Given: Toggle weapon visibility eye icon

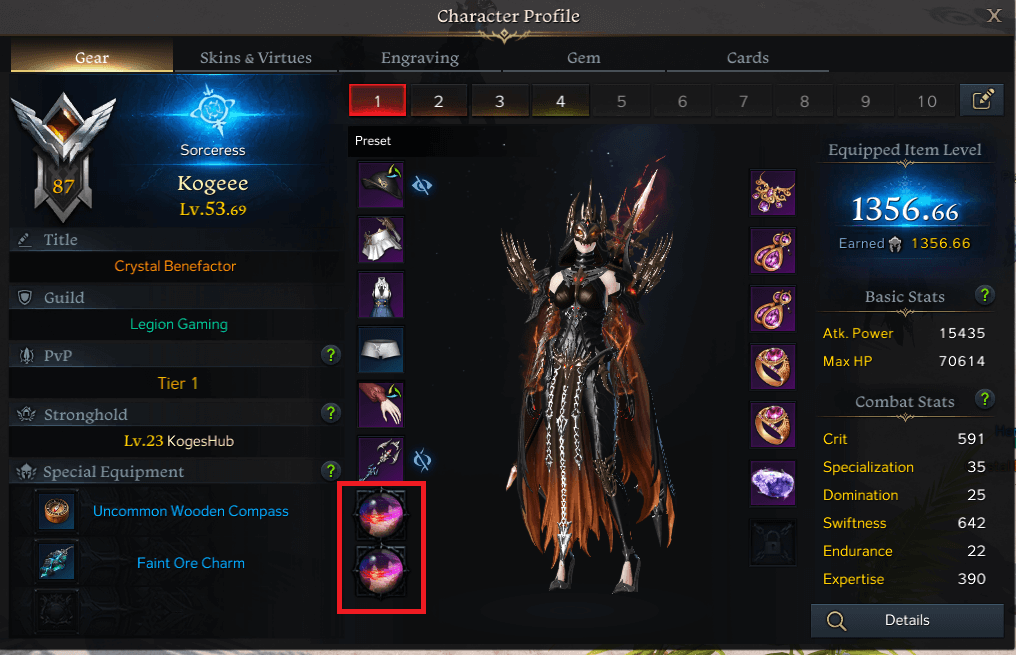Looking at the screenshot, I should click(x=422, y=460).
